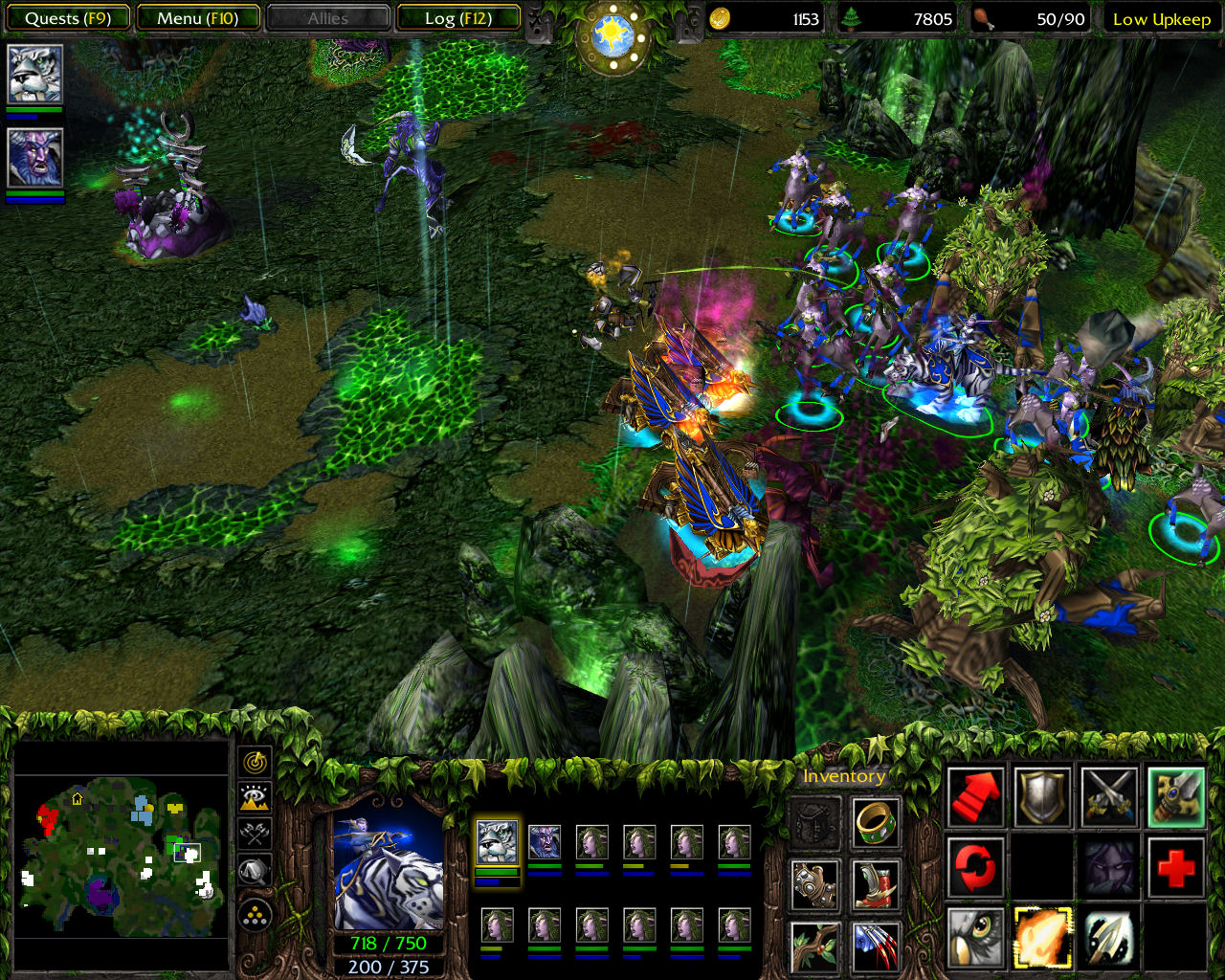
Task: Open hero skills with the red cross
Action: coord(1175,867)
